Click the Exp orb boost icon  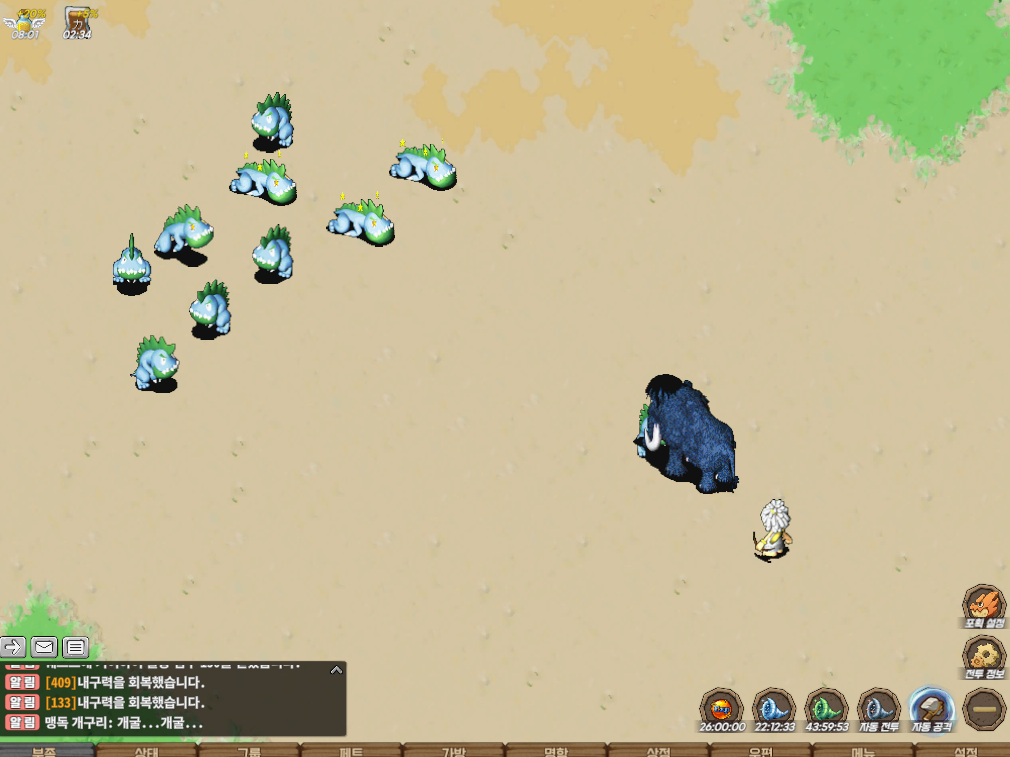point(721,709)
